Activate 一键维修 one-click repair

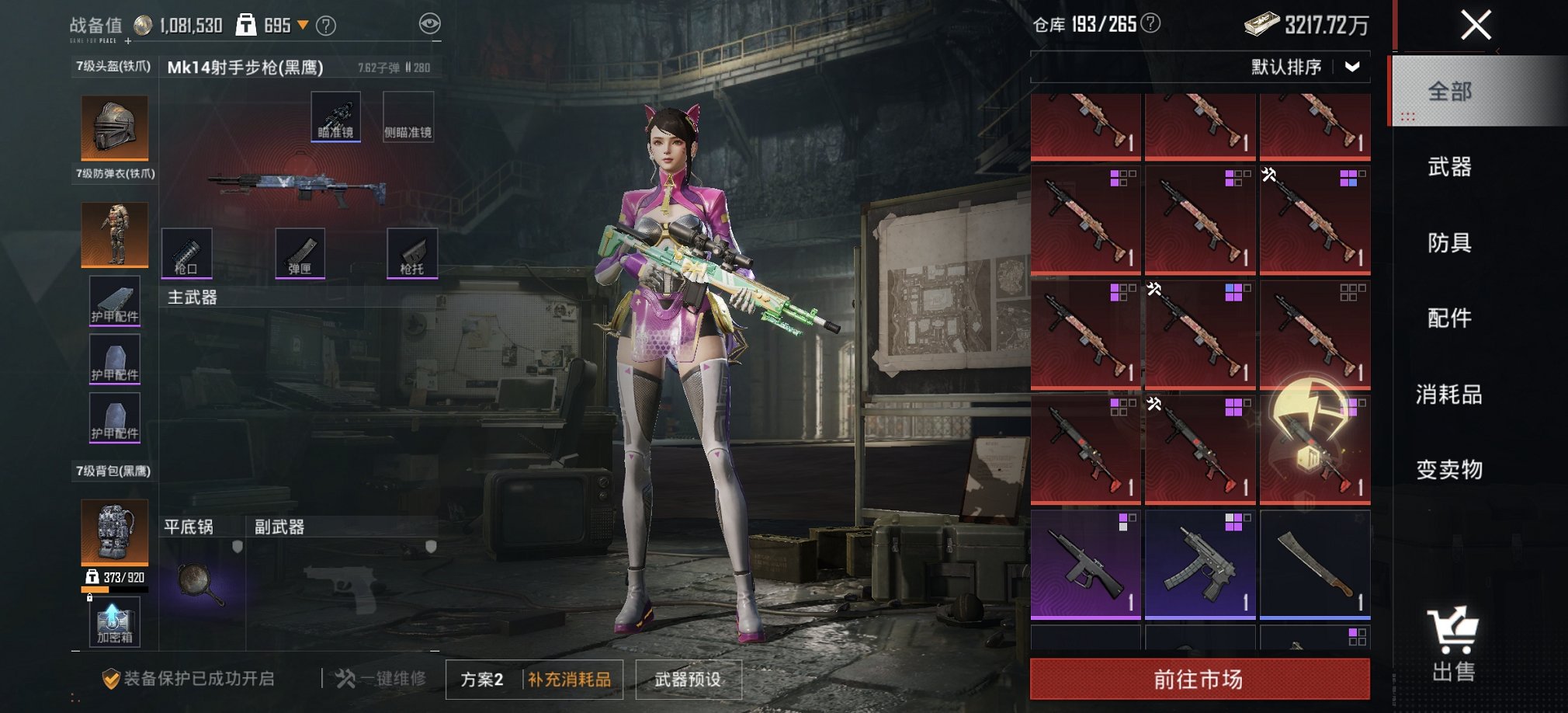coord(381,679)
